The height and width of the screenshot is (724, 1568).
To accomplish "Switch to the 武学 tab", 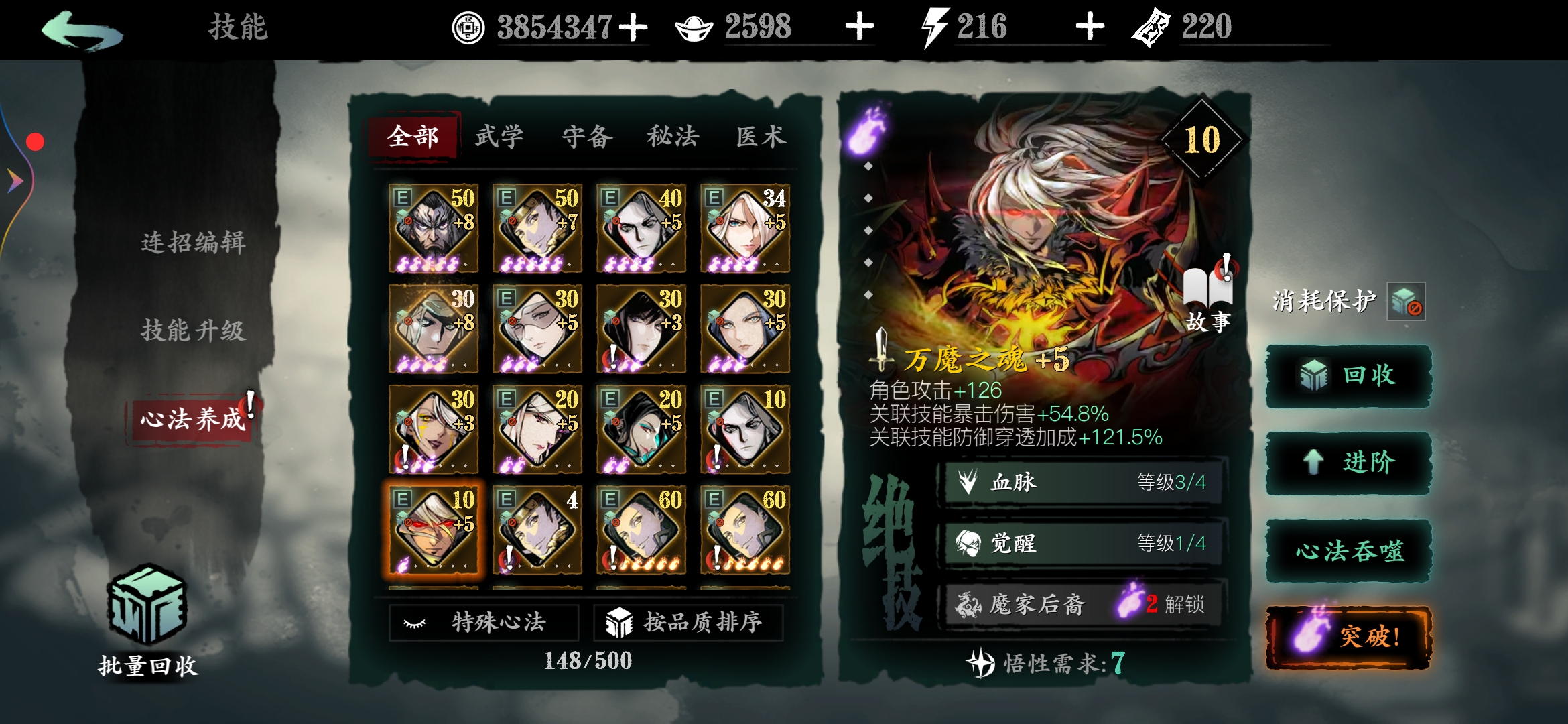I will [x=500, y=135].
